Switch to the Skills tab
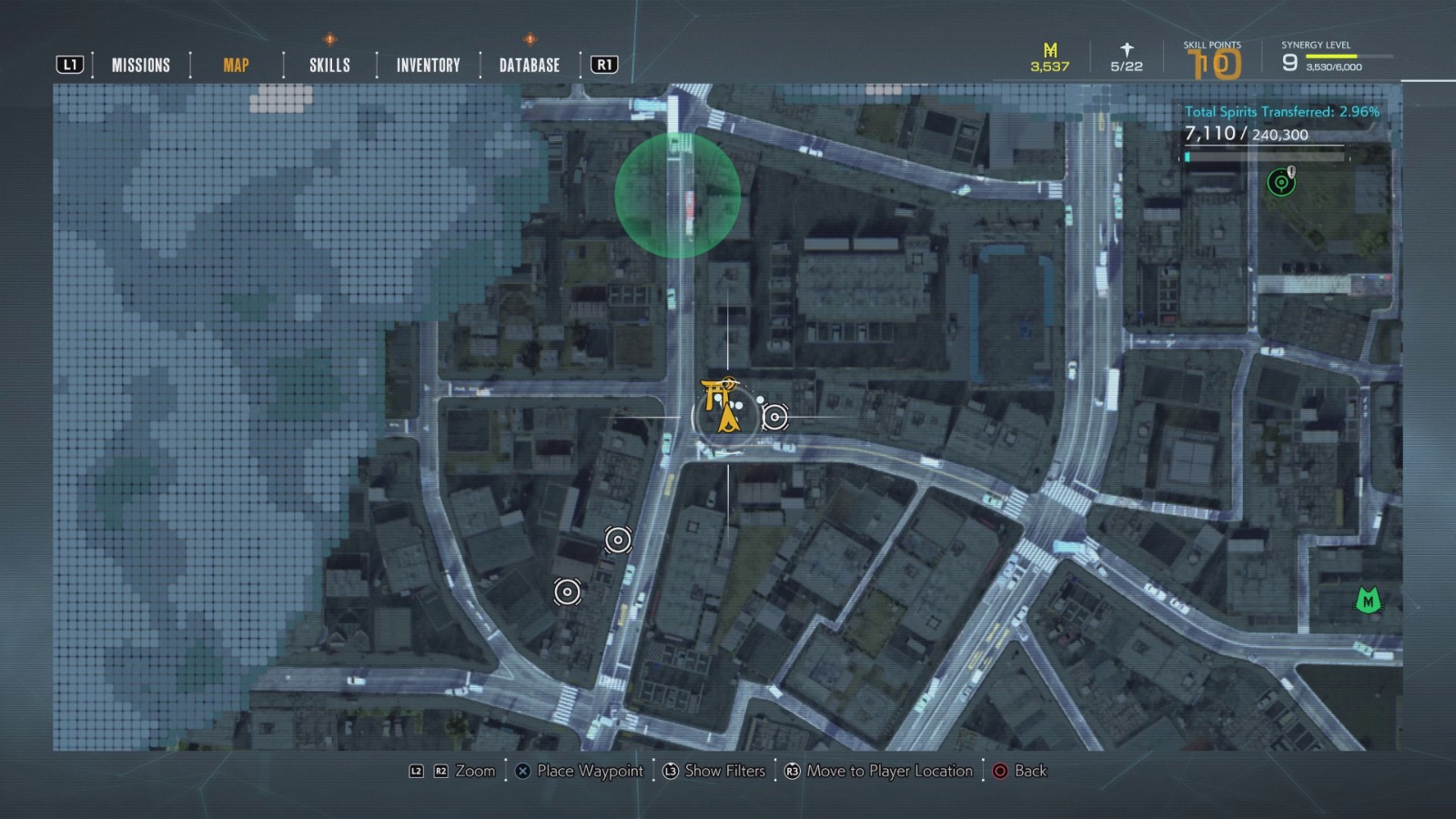 point(328,65)
